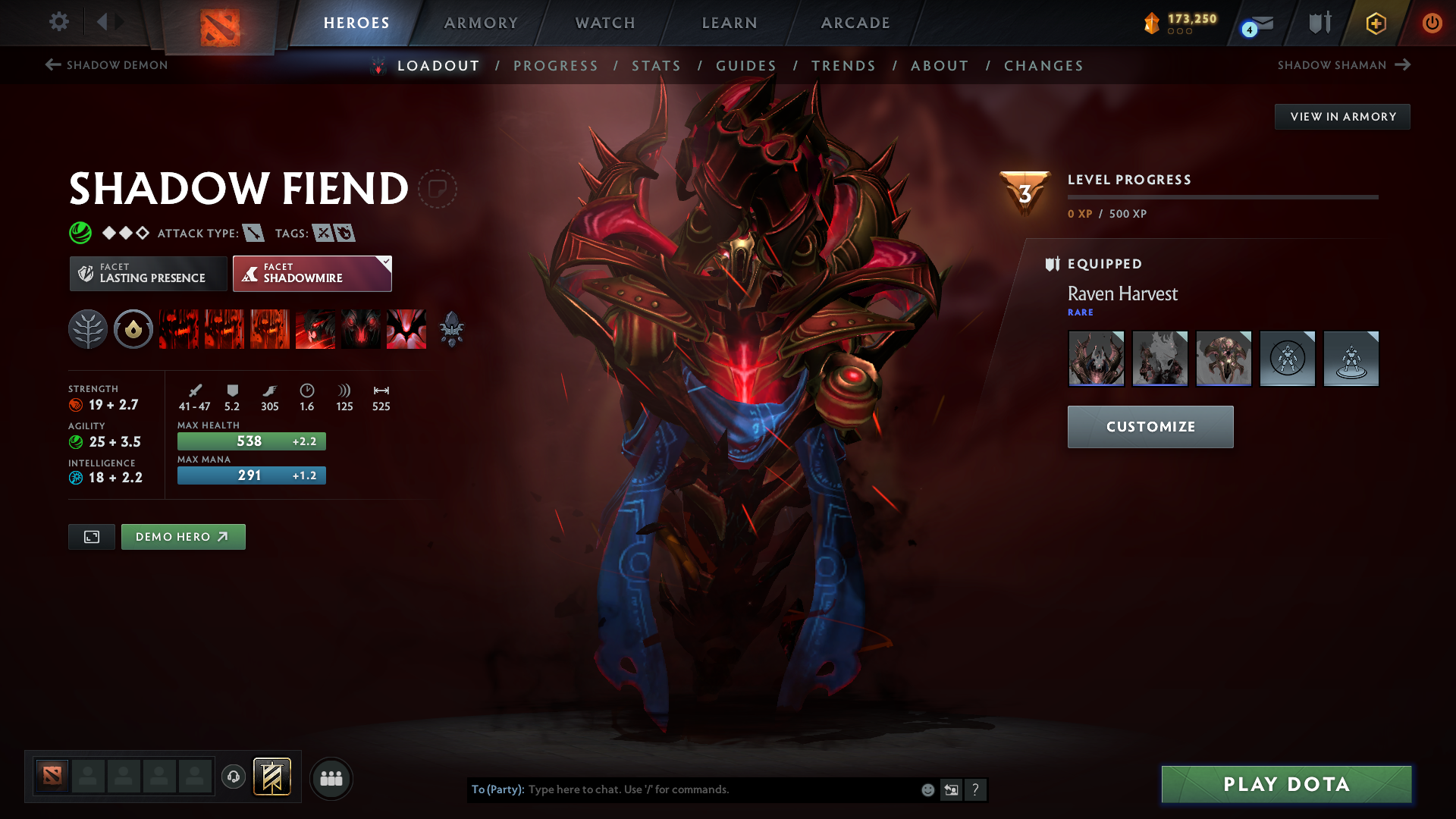The height and width of the screenshot is (819, 1456).
Task: Switch to the STATS tab
Action: coord(657,66)
